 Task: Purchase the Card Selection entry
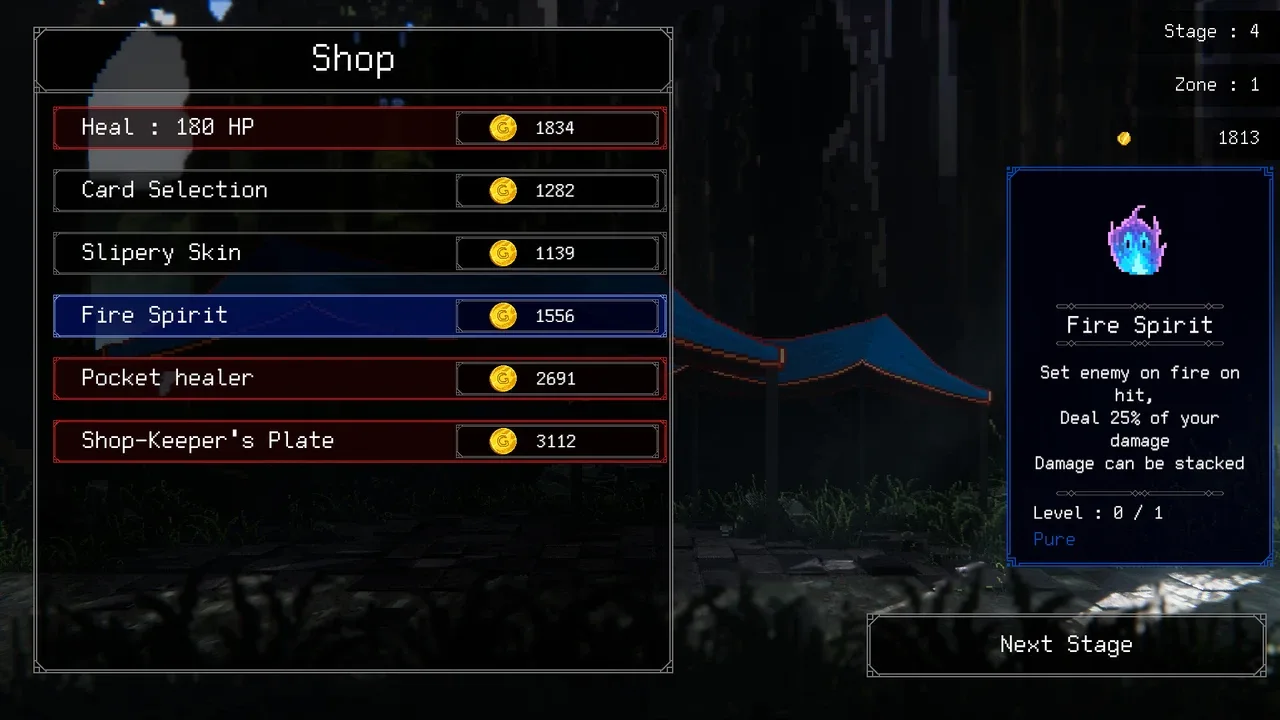[360, 190]
